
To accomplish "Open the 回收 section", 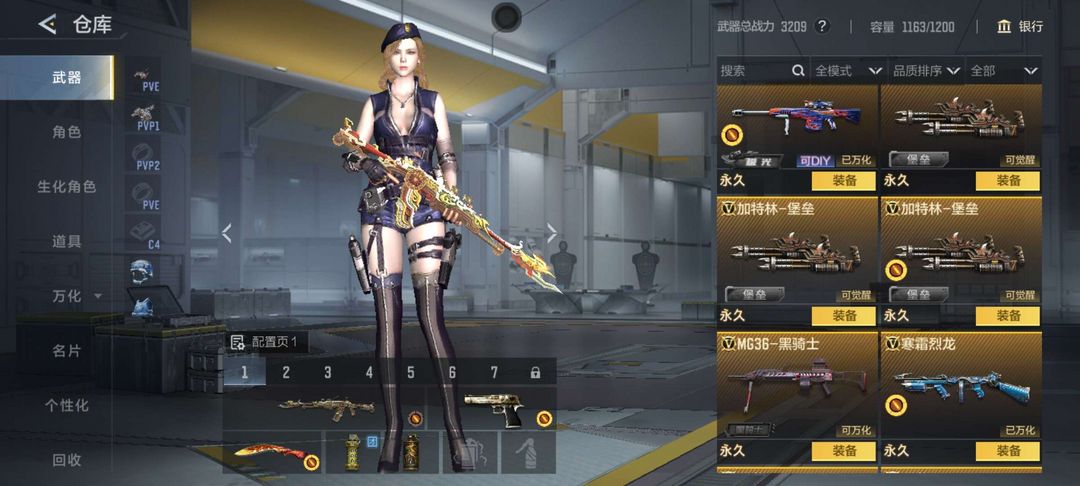I will (66, 460).
